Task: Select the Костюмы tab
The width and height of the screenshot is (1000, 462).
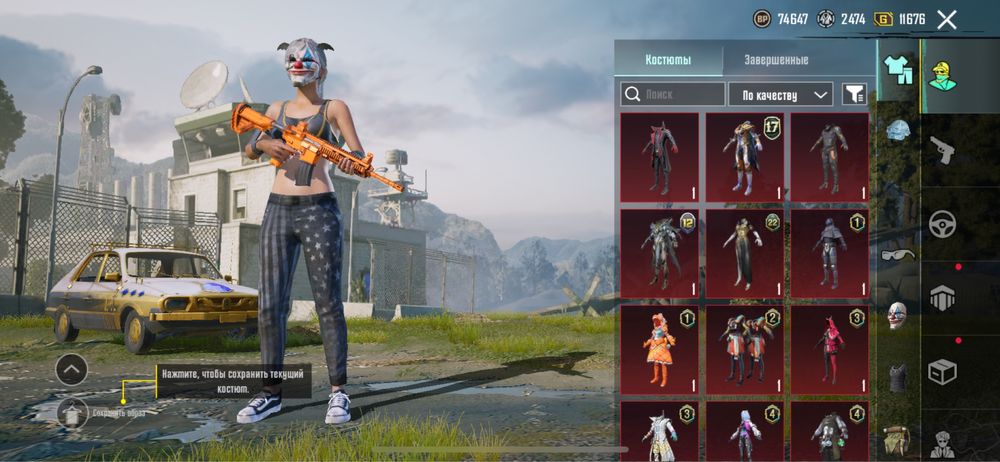Action: point(668,59)
